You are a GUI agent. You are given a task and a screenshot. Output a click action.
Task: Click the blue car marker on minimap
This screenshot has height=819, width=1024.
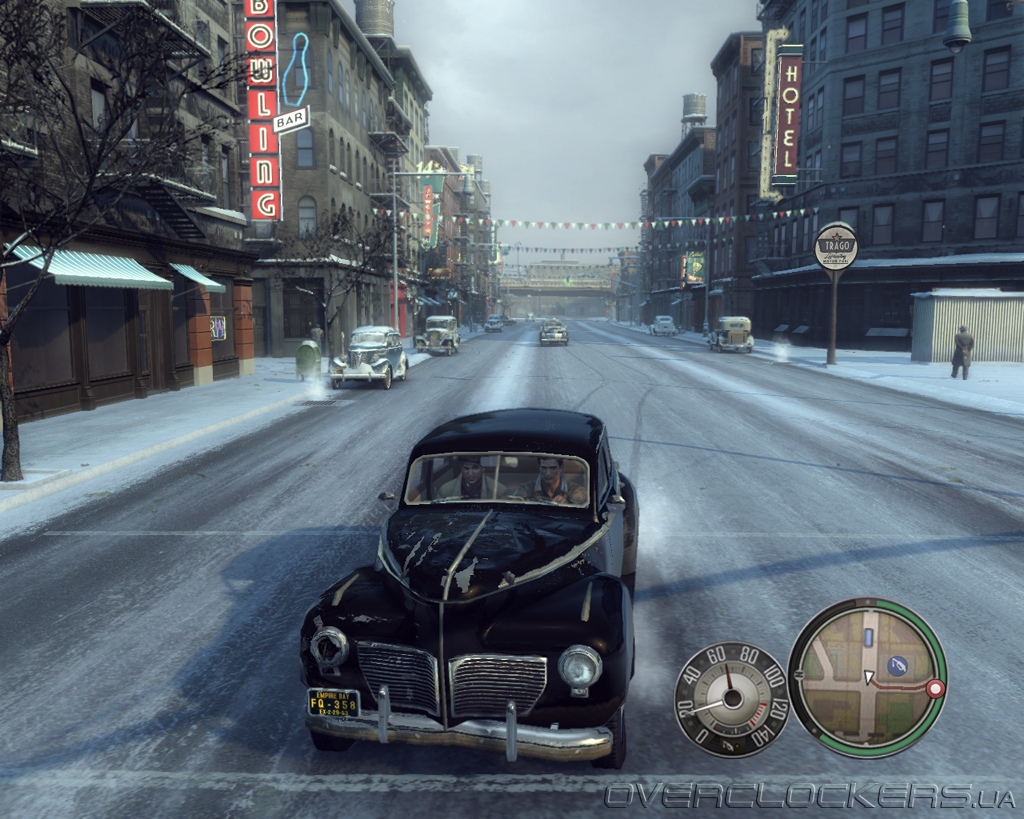point(868,637)
